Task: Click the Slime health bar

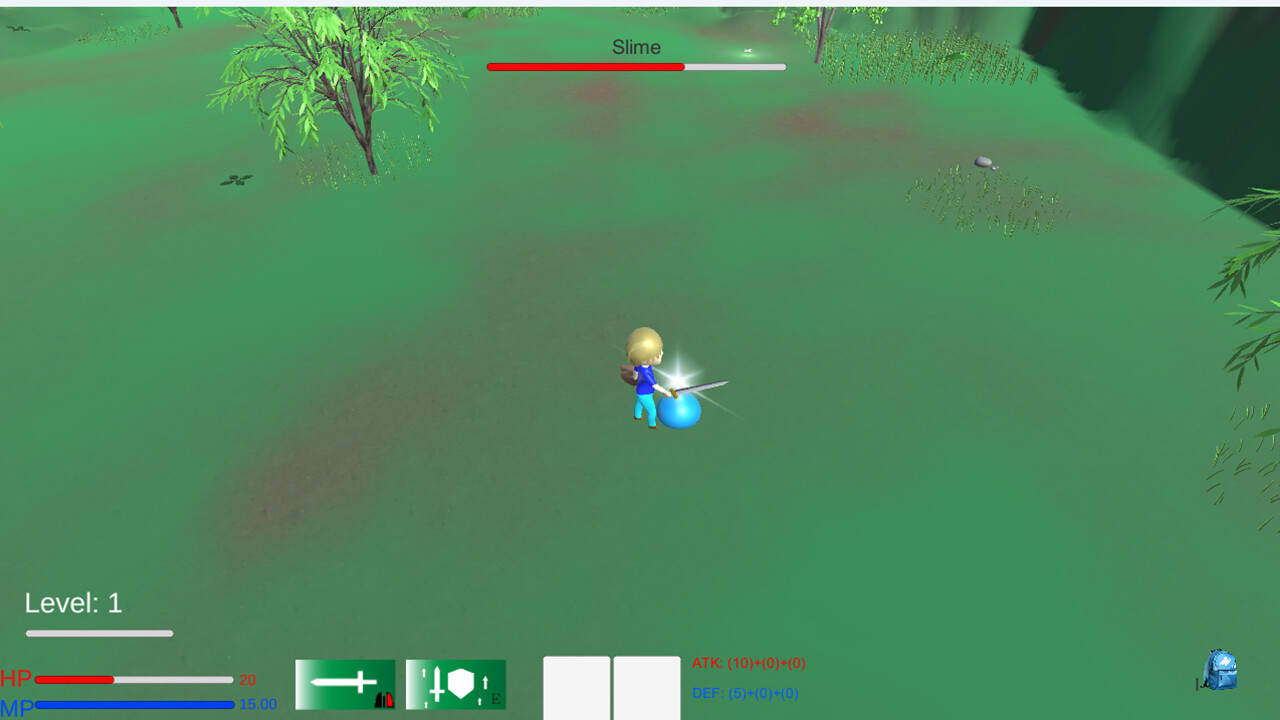Action: [636, 67]
